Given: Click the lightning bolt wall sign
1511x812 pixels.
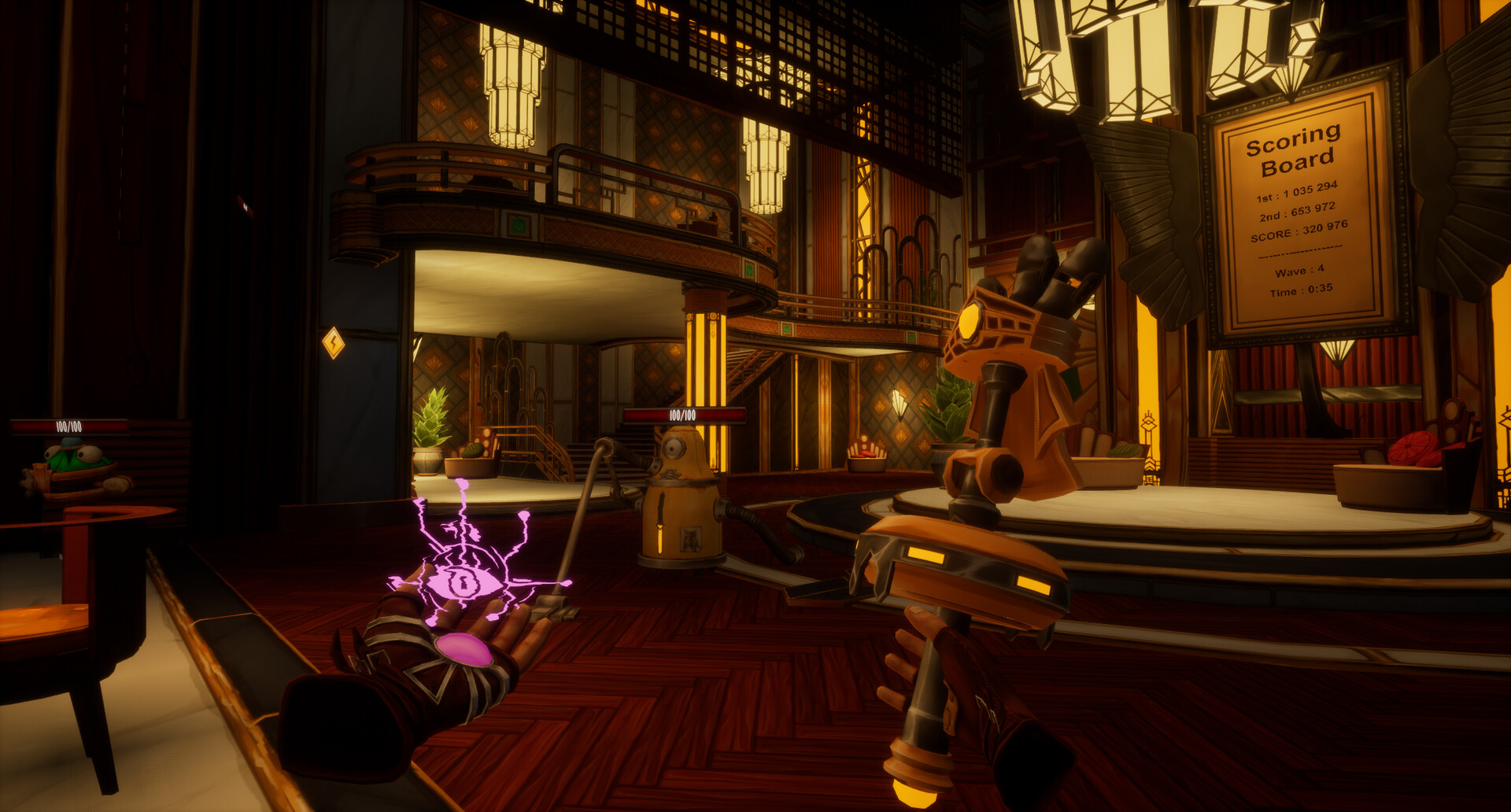Looking at the screenshot, I should point(334,341).
